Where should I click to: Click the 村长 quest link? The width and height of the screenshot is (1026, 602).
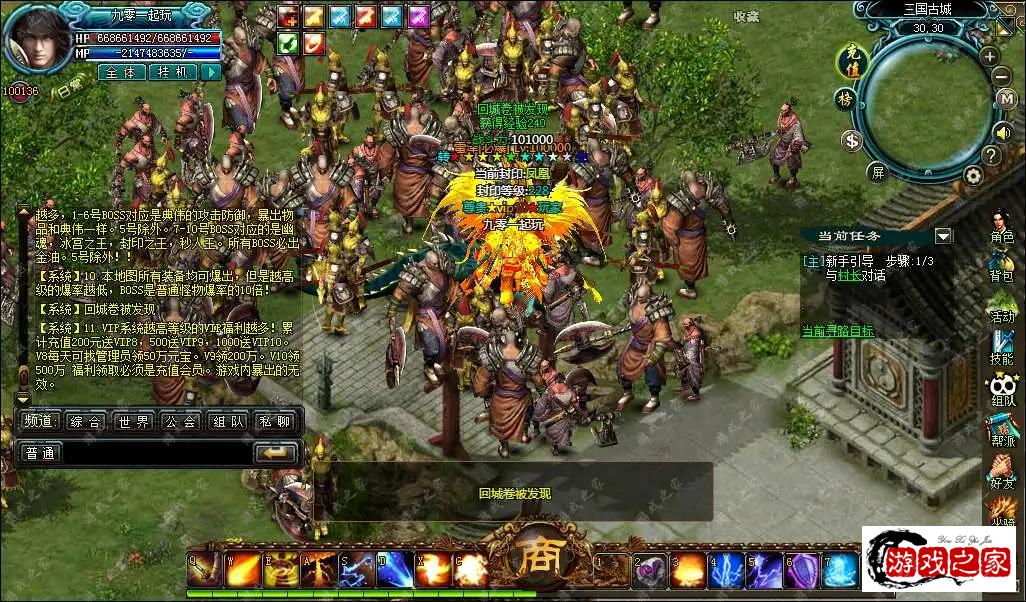tap(849, 275)
